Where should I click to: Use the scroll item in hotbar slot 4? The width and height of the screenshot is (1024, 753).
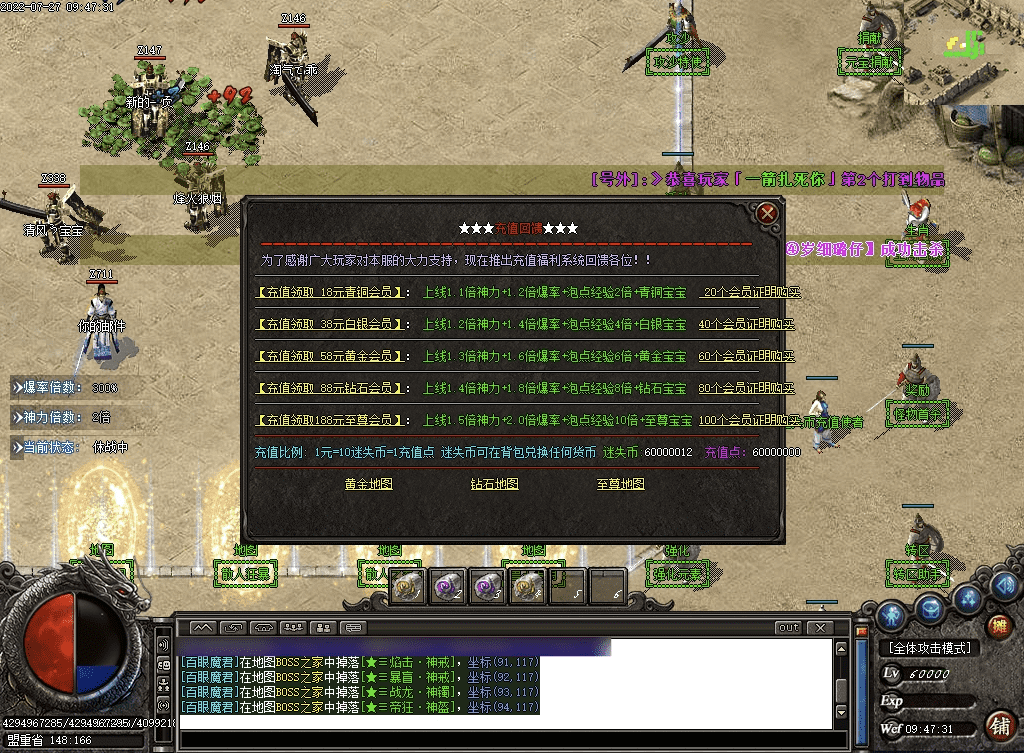(527, 587)
